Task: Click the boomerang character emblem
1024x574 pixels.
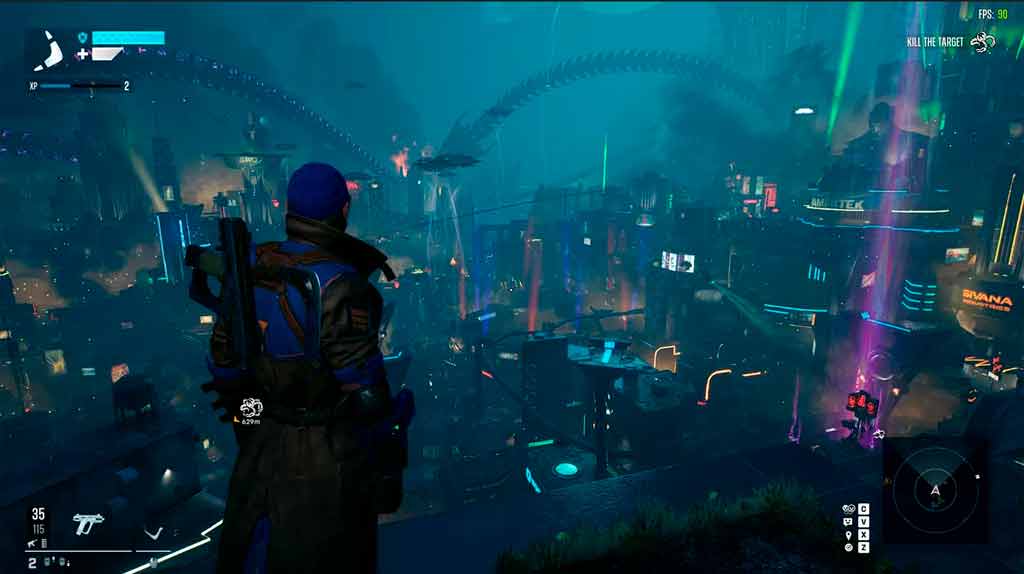Action: [48, 50]
